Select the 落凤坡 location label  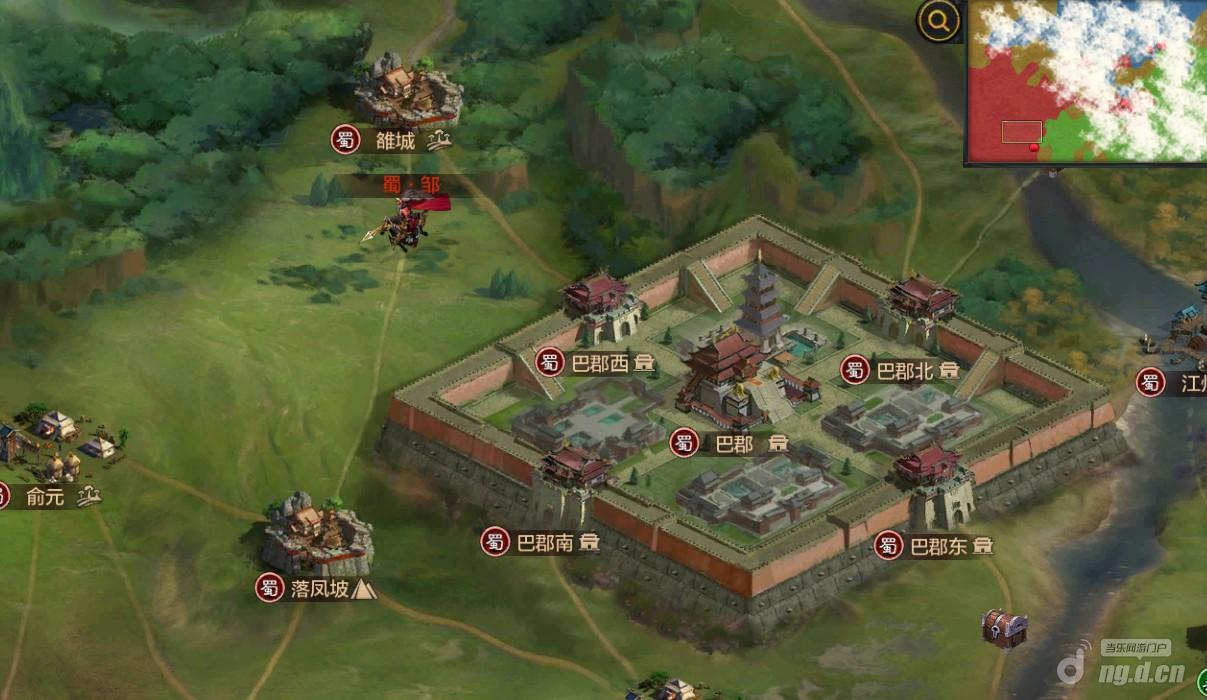(x=319, y=589)
